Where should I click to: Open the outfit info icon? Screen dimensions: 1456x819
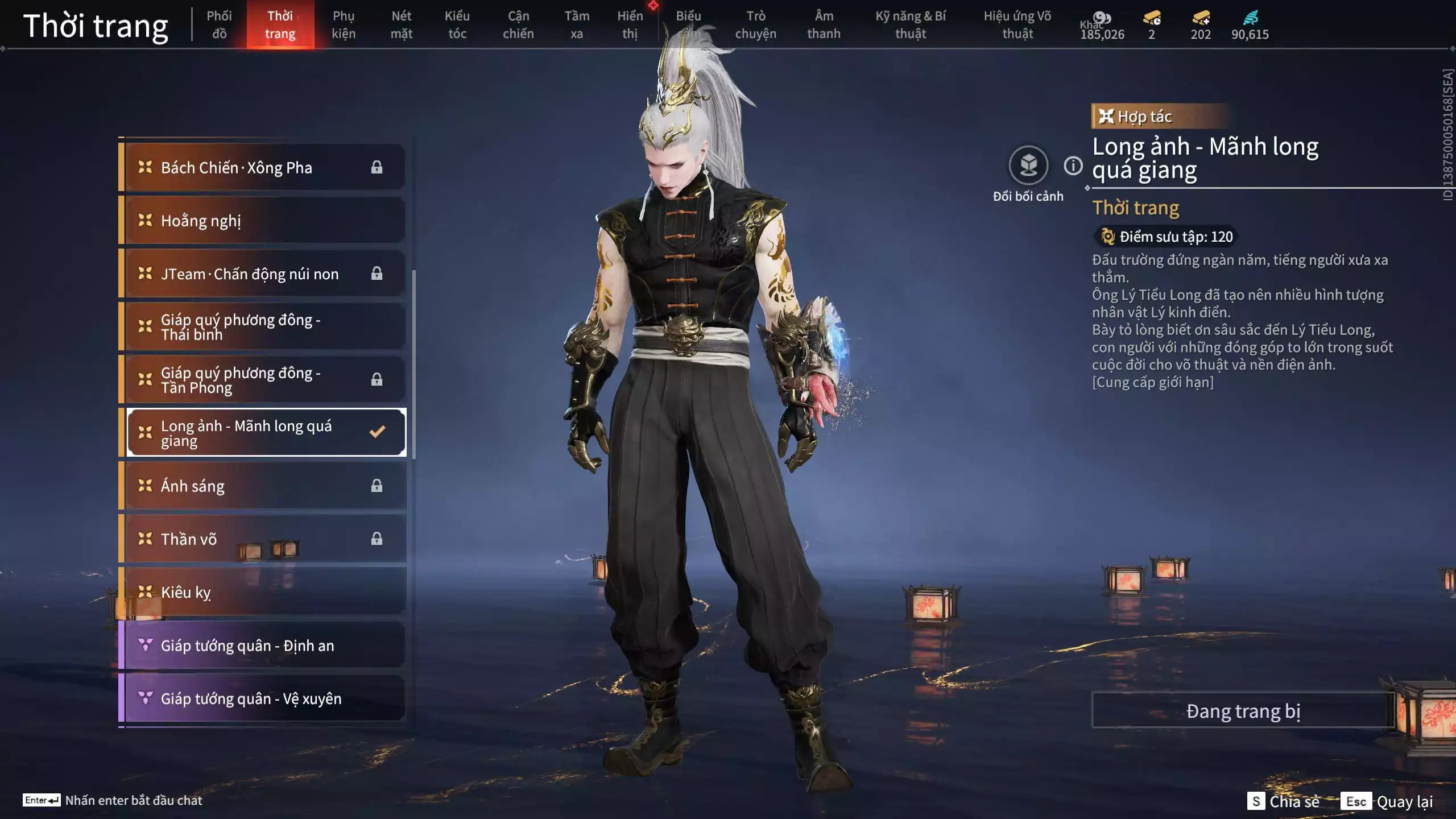[x=1073, y=166]
